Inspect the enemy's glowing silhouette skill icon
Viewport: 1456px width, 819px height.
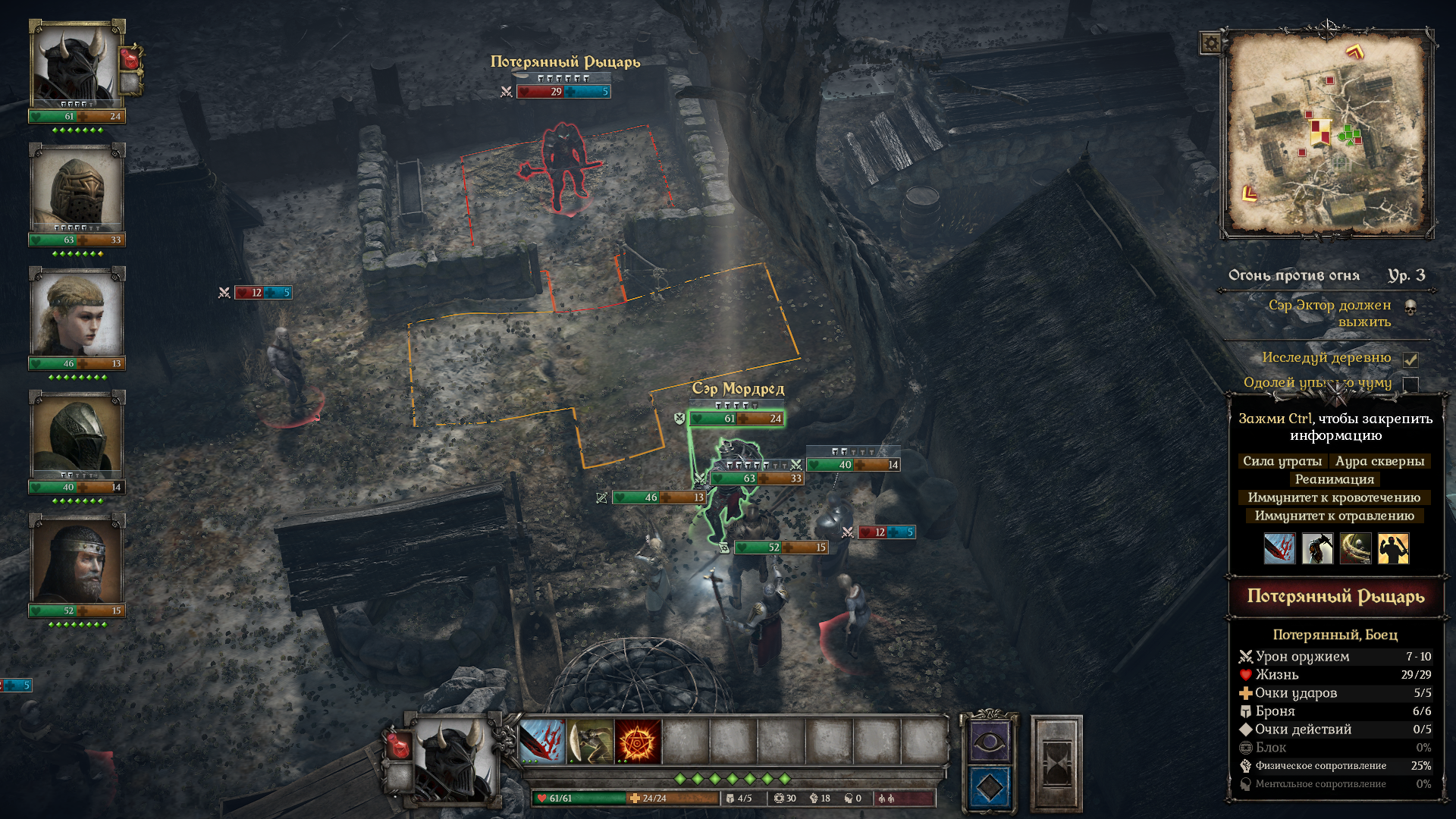[x=1393, y=548]
